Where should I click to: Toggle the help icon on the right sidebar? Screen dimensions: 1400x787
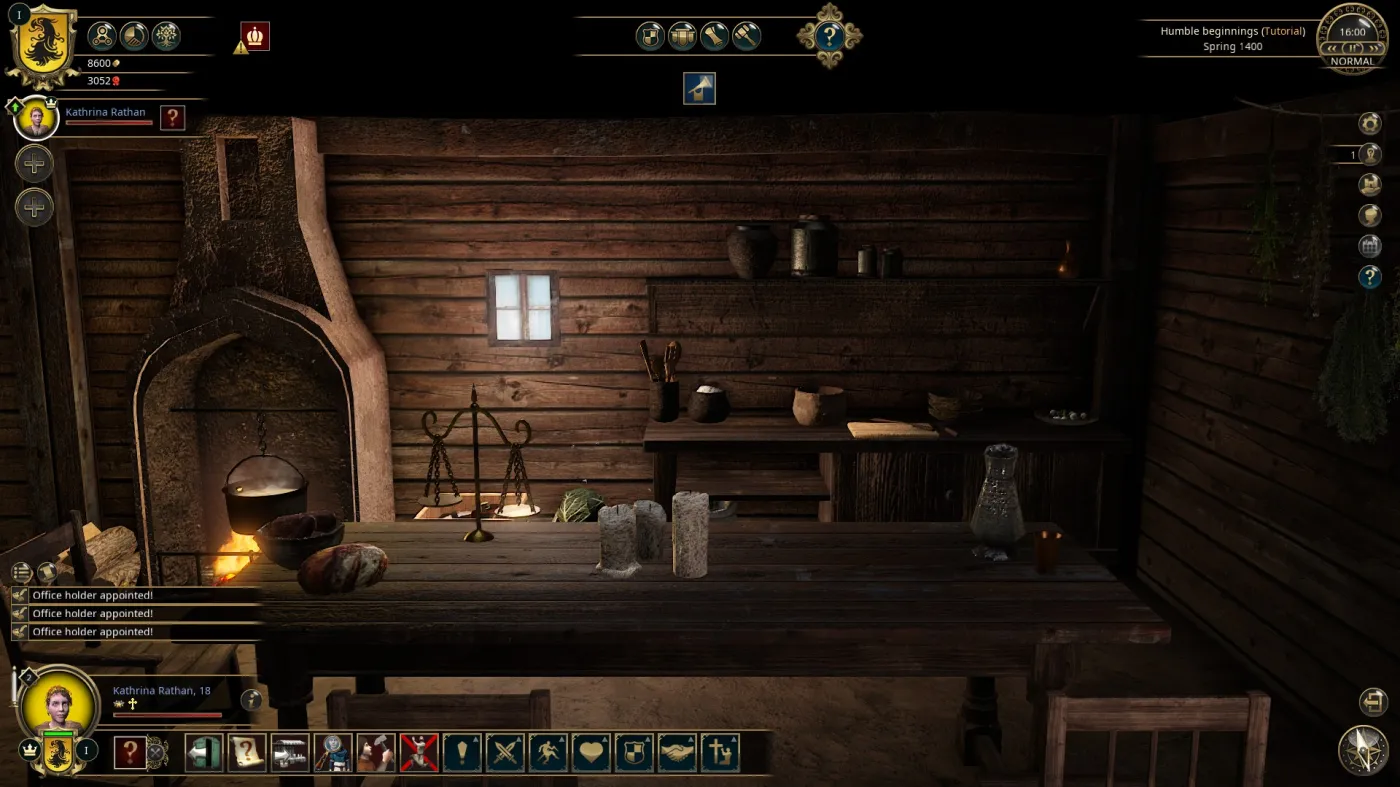[1372, 276]
